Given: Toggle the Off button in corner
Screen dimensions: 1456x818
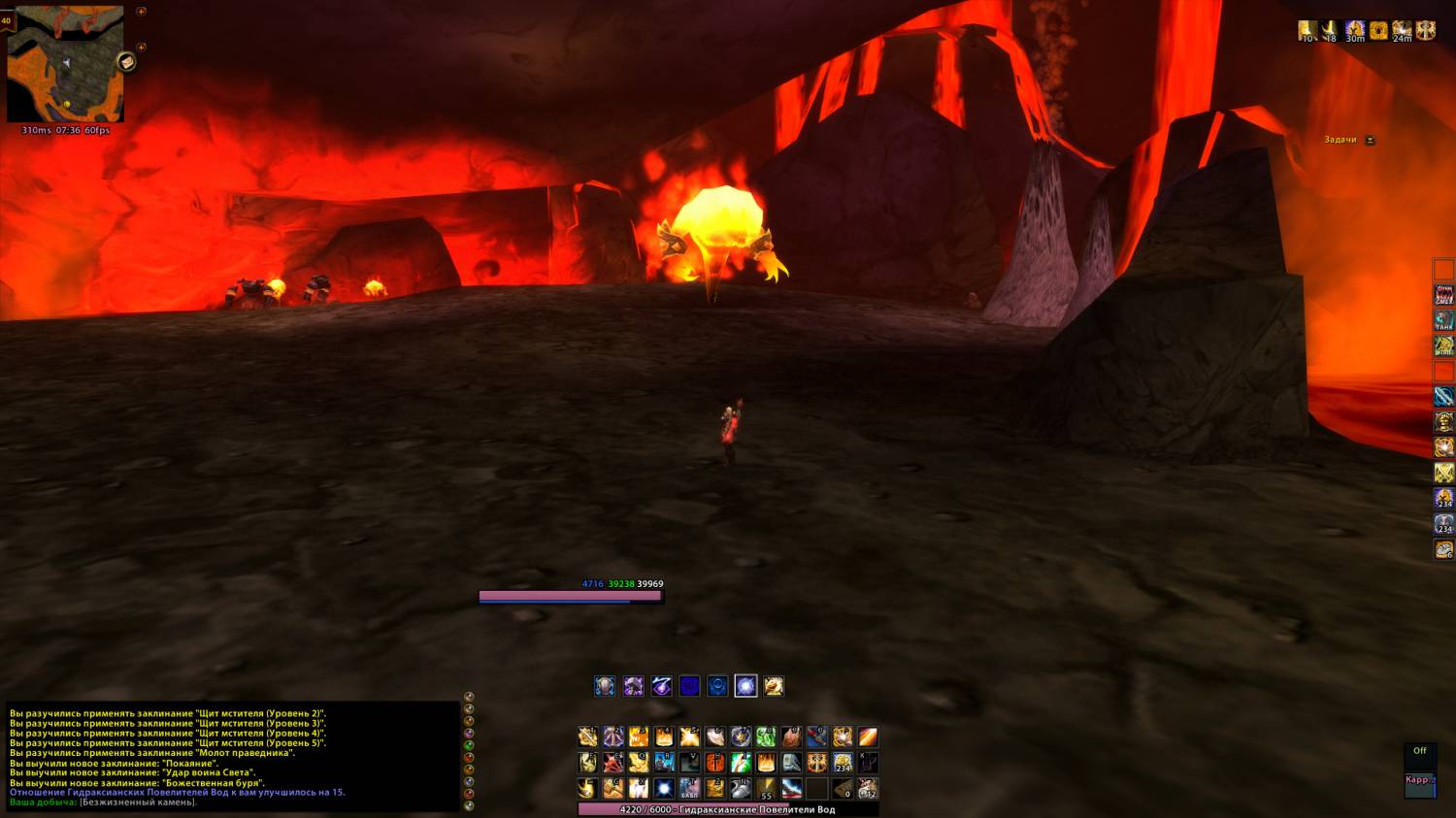Looking at the screenshot, I should (1419, 751).
